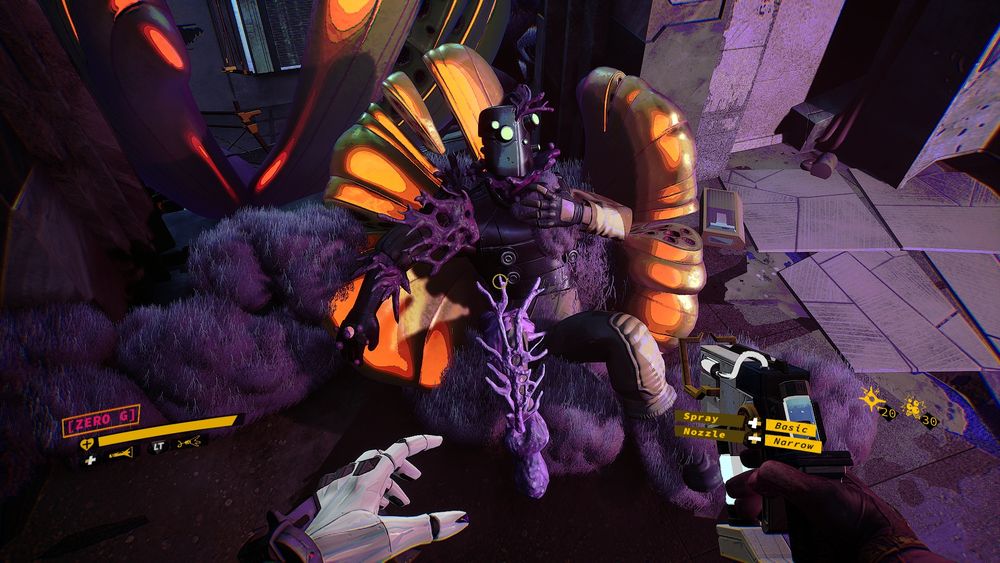
Task: Click the yellow cluster resource icon
Action: coord(914,406)
